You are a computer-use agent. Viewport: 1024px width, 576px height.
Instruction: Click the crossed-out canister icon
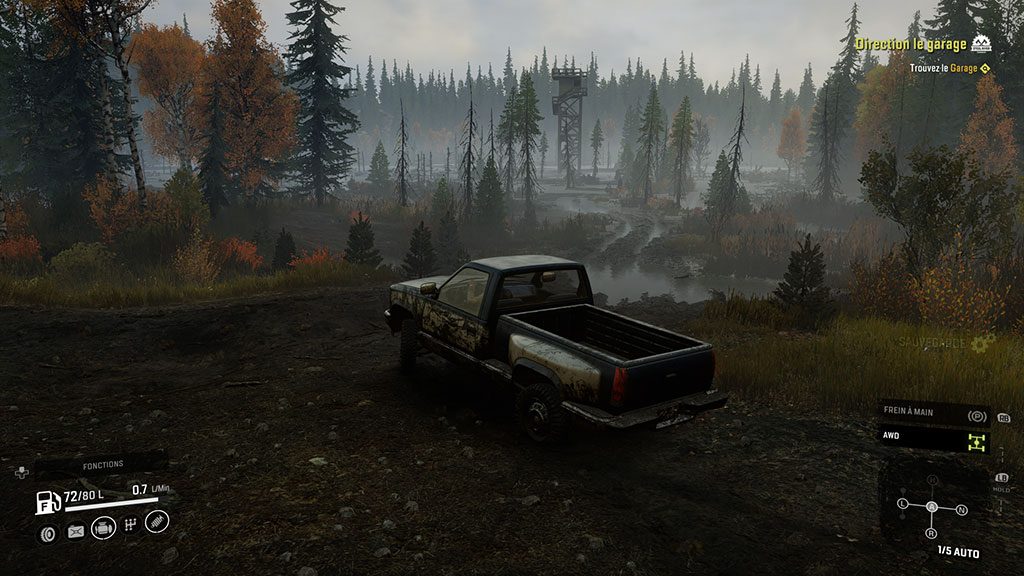tap(75, 532)
